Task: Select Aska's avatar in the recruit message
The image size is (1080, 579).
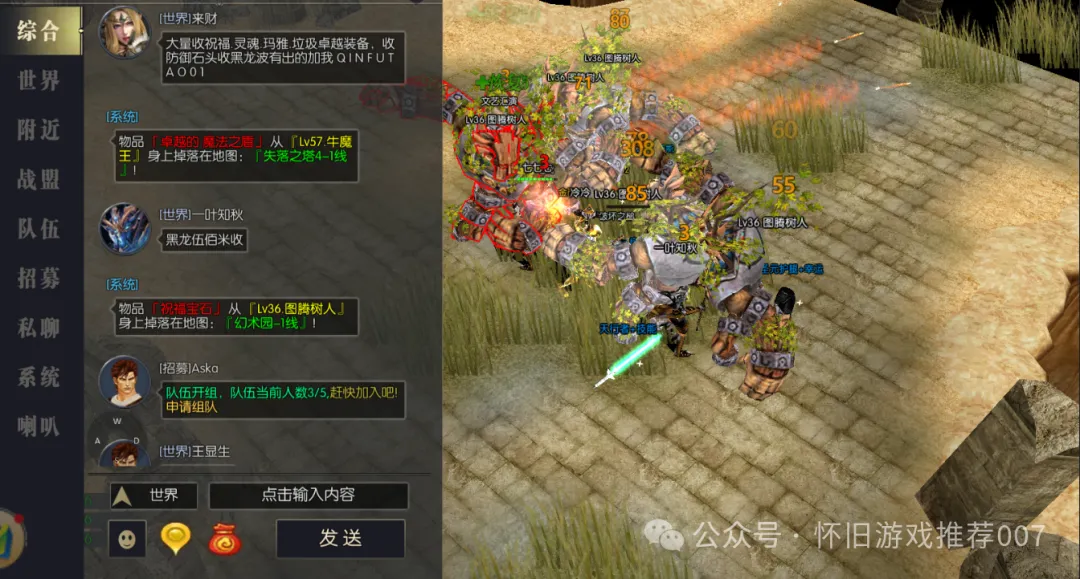Action: 124,380
